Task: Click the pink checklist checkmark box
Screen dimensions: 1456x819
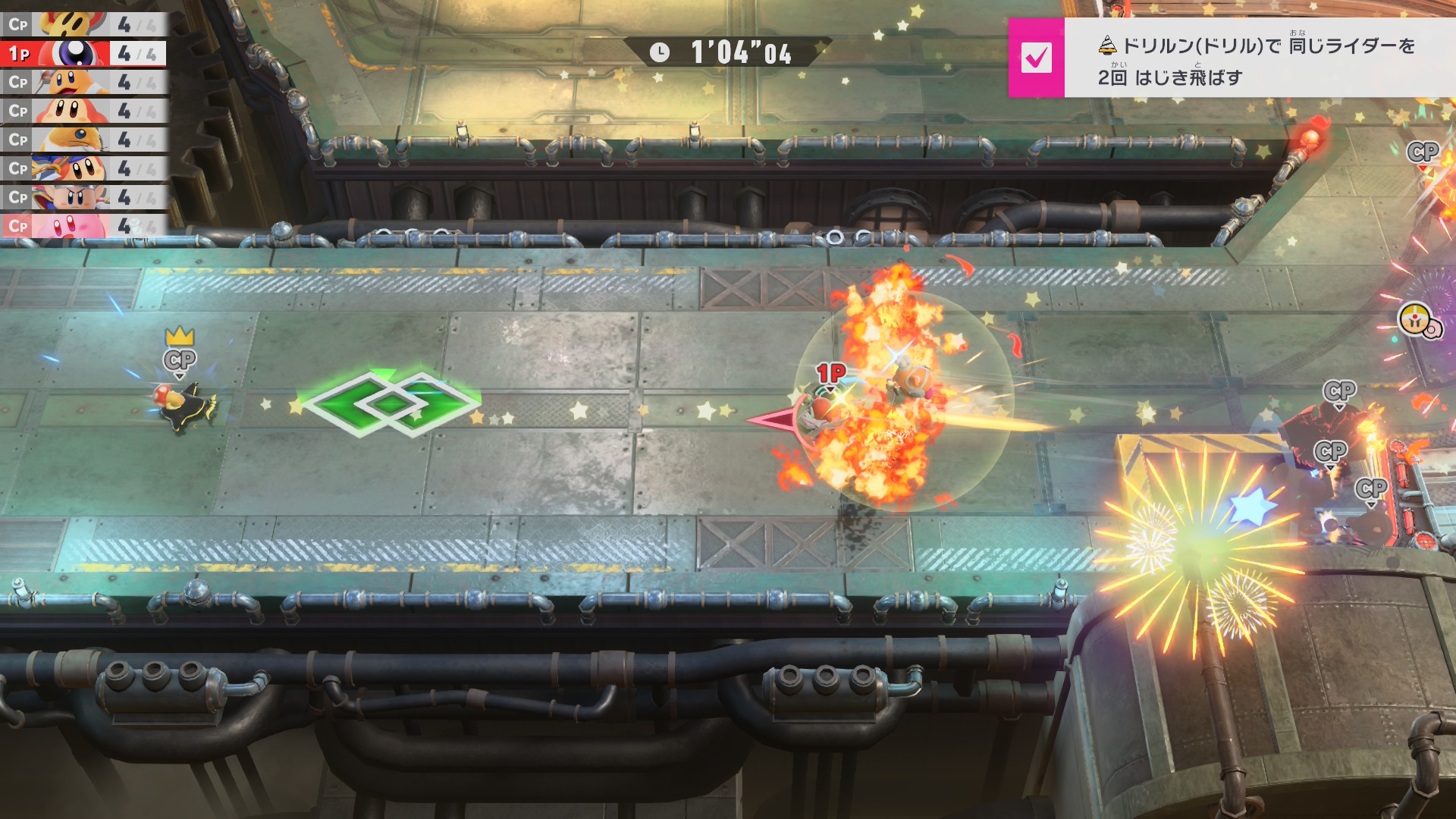Action: point(1036,58)
